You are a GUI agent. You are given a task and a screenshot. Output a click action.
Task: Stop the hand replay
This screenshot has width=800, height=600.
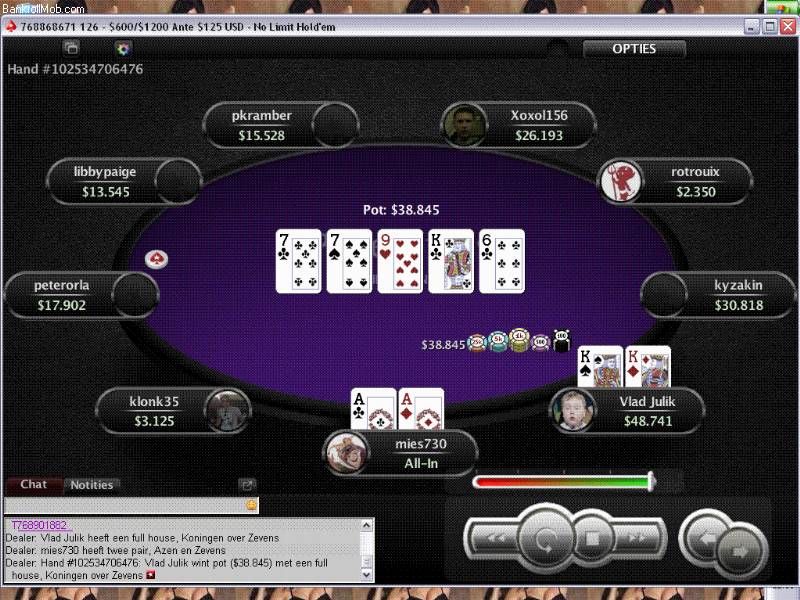pyautogui.click(x=592, y=539)
